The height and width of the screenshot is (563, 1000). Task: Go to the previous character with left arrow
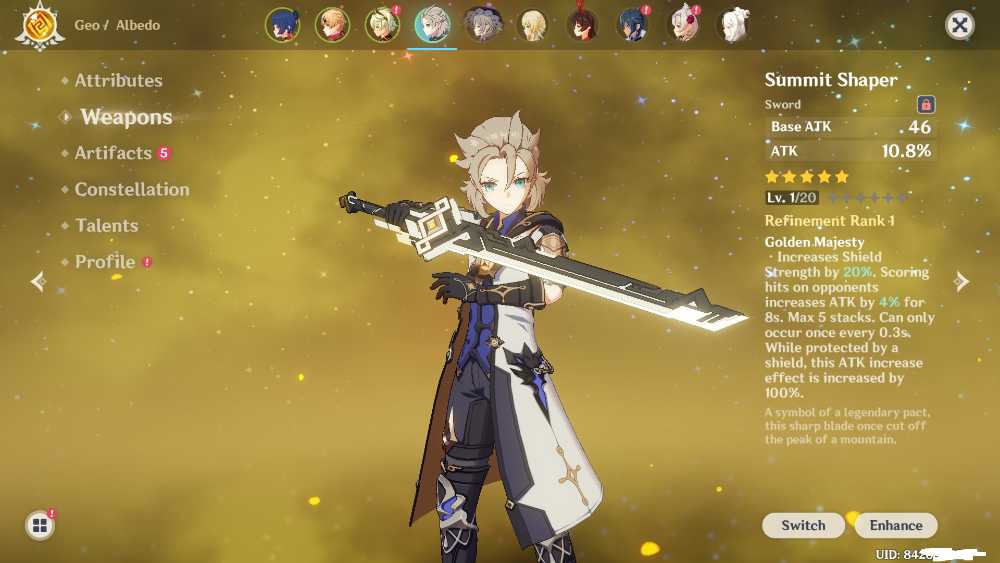(x=38, y=282)
